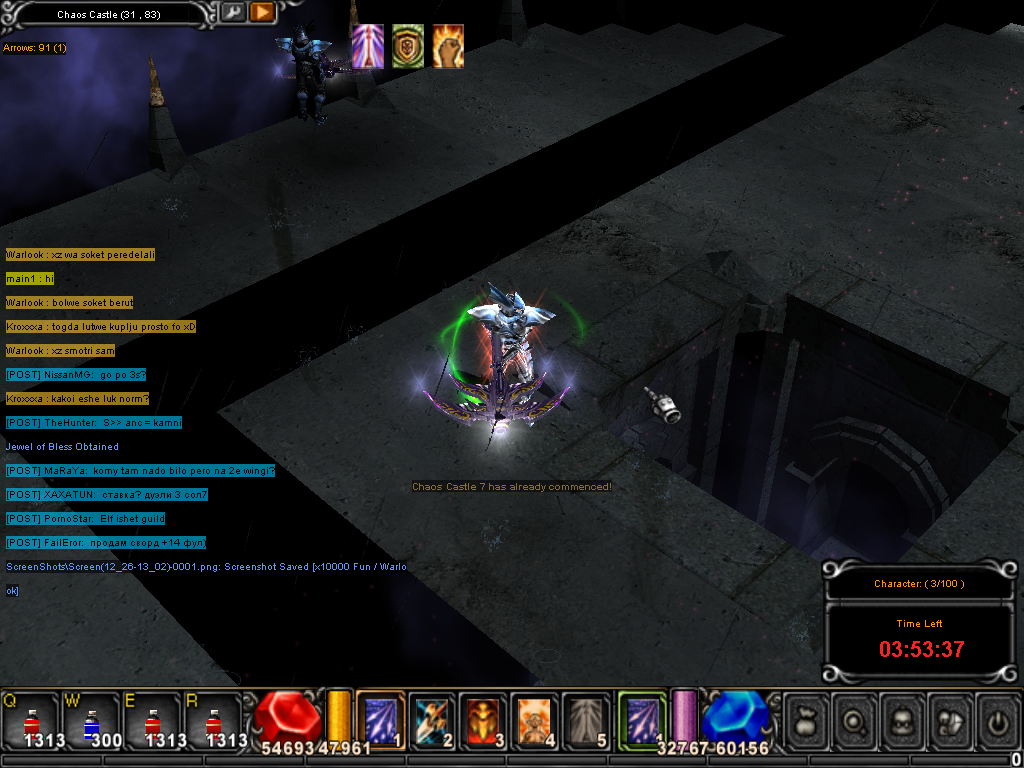Select the orange figure skill in slot 4

[x=534, y=720]
